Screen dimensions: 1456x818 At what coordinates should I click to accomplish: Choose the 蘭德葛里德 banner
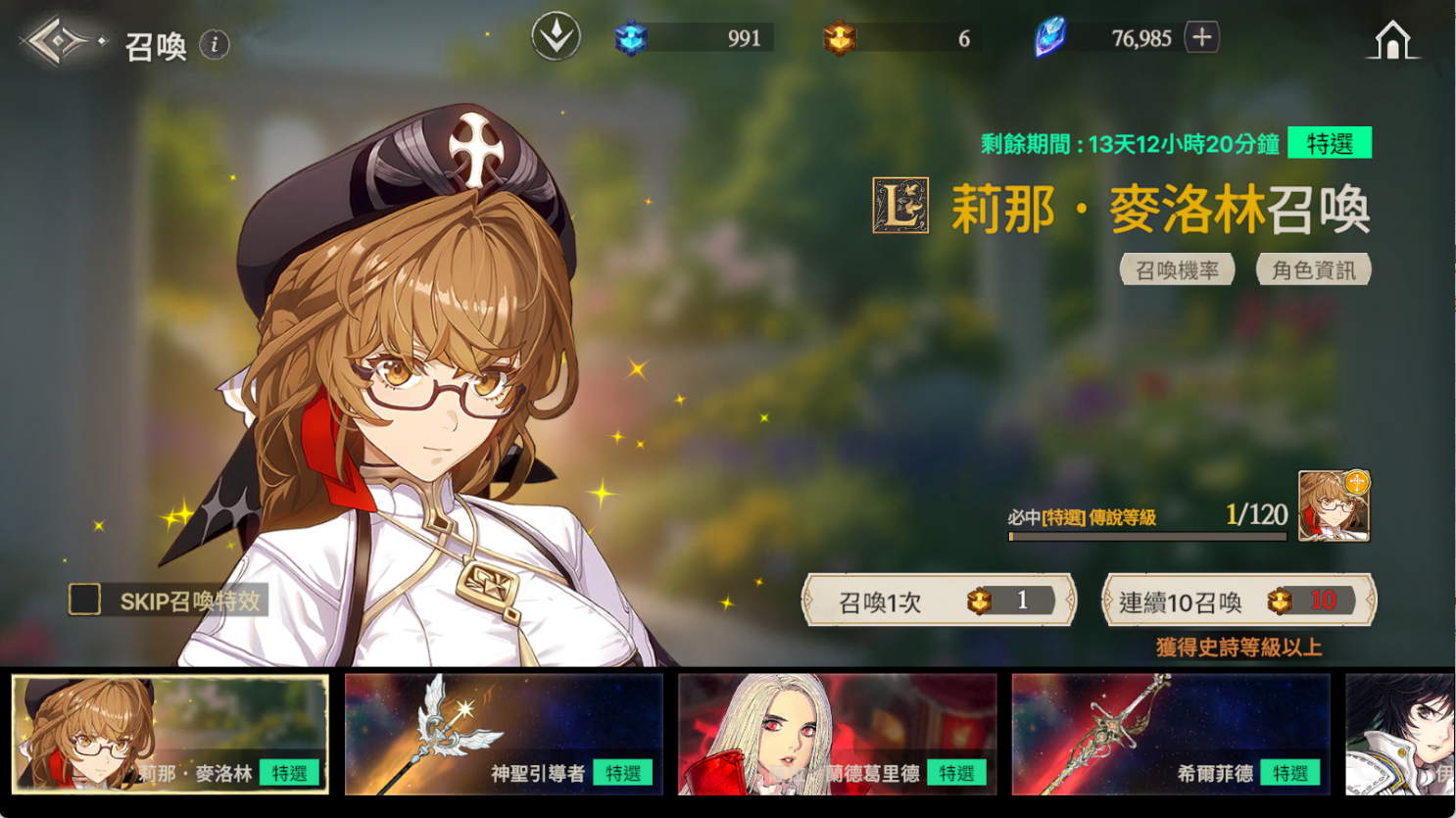click(x=837, y=734)
